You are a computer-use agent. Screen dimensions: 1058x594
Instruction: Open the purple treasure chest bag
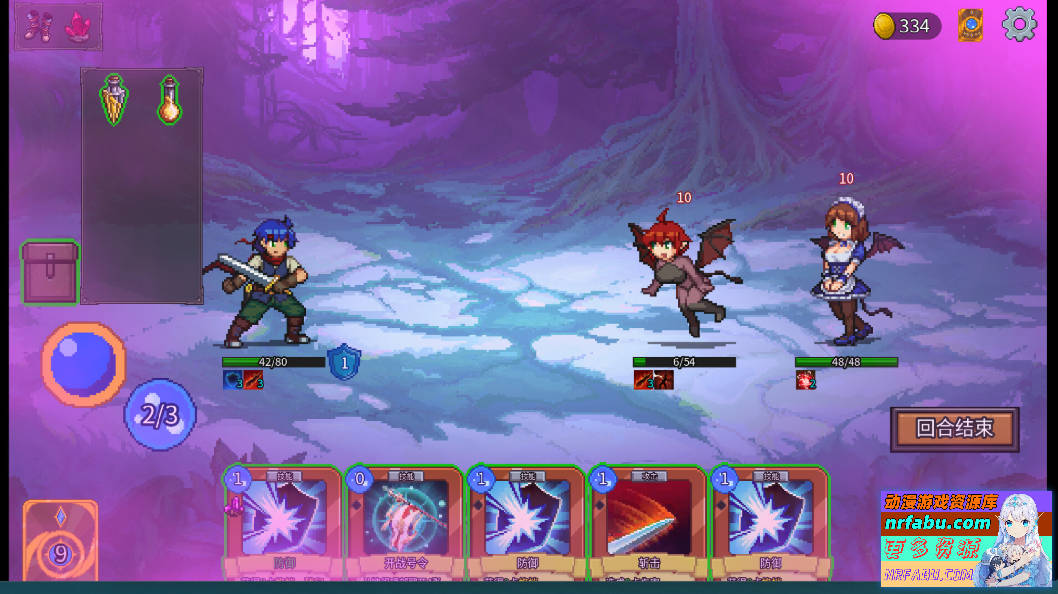[50, 272]
